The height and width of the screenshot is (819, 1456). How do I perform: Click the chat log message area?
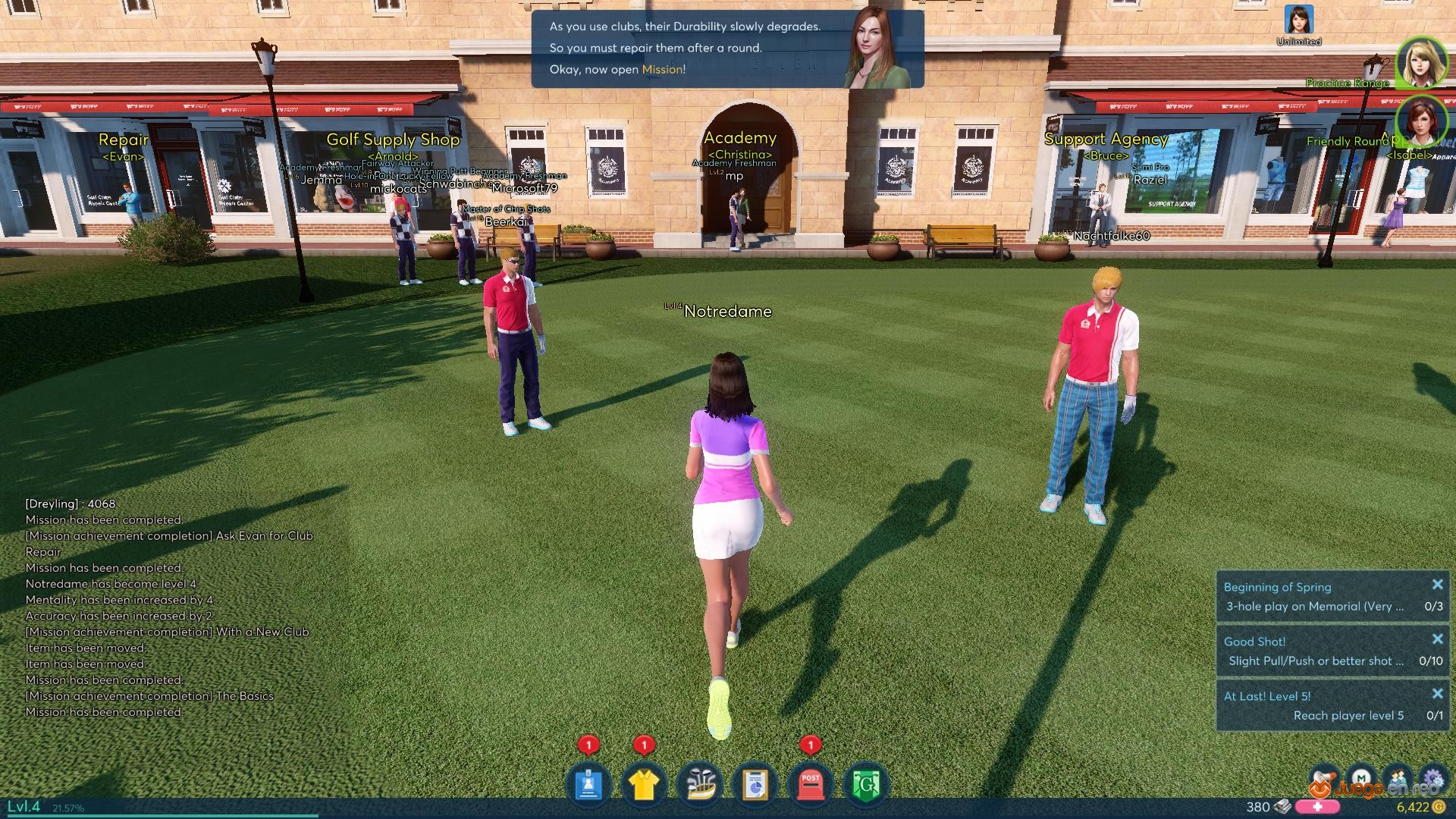pyautogui.click(x=167, y=607)
